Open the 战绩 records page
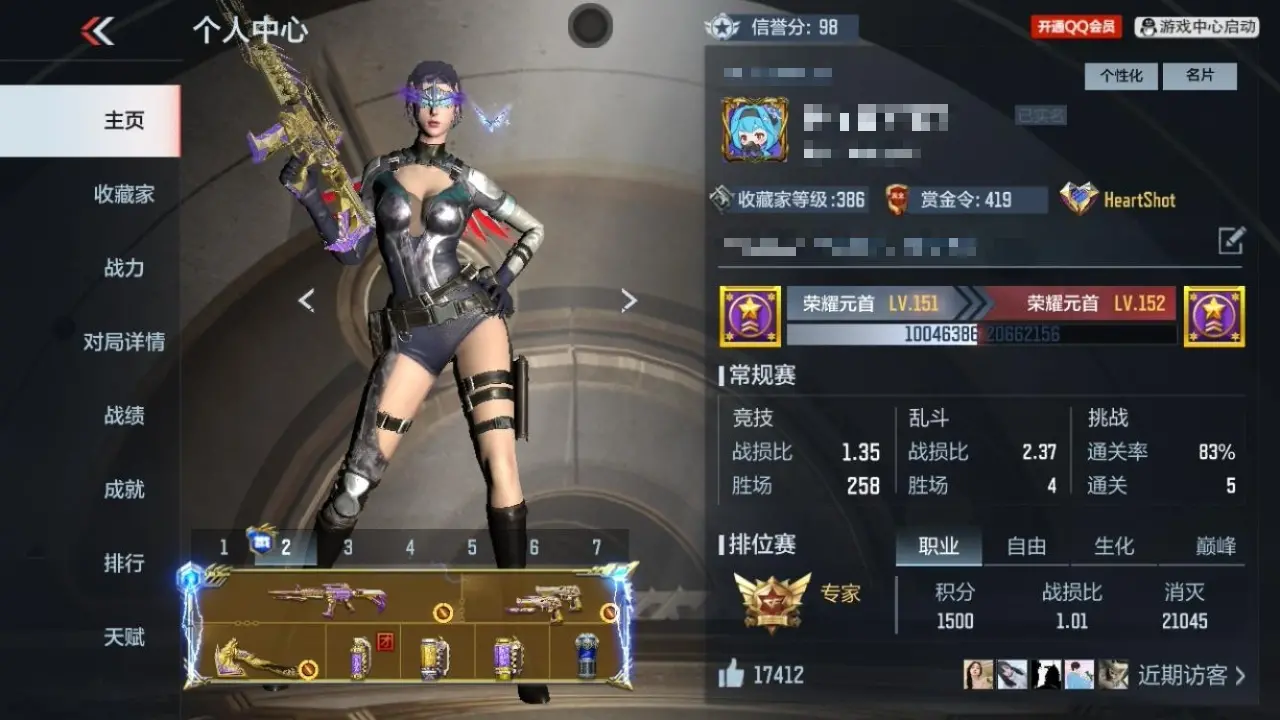This screenshot has height=720, width=1280. click(x=124, y=416)
